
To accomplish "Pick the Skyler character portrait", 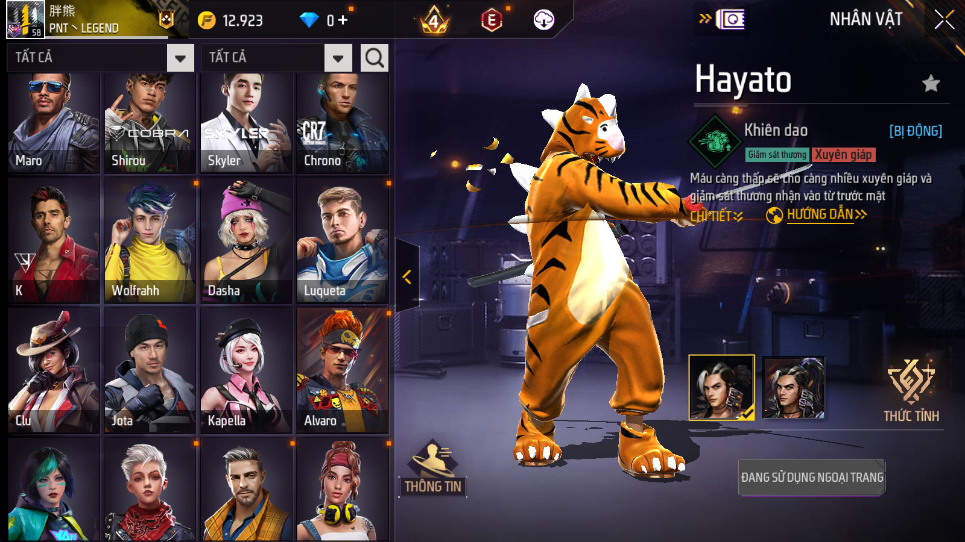I will coord(246,122).
